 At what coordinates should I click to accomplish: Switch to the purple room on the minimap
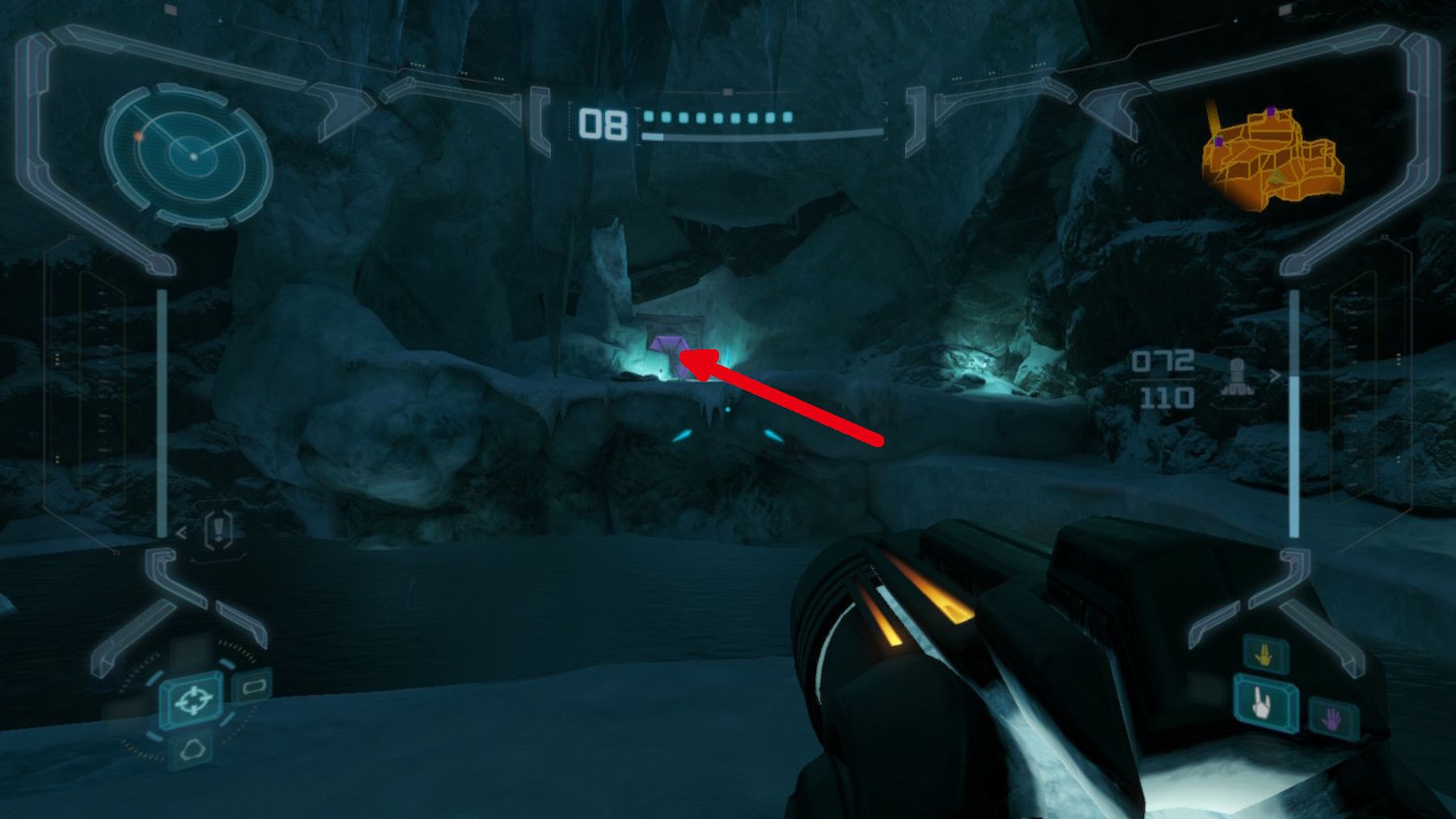point(1272,112)
